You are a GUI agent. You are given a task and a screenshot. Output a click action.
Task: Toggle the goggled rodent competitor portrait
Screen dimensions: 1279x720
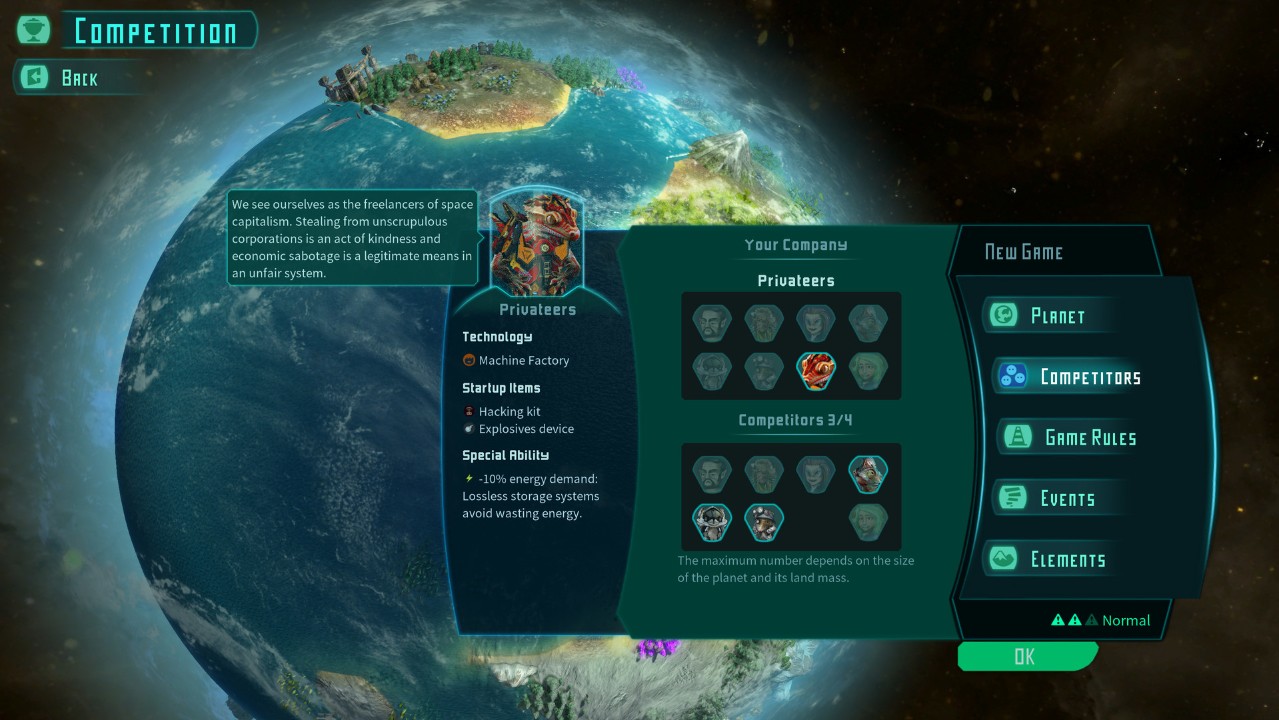pyautogui.click(x=764, y=522)
